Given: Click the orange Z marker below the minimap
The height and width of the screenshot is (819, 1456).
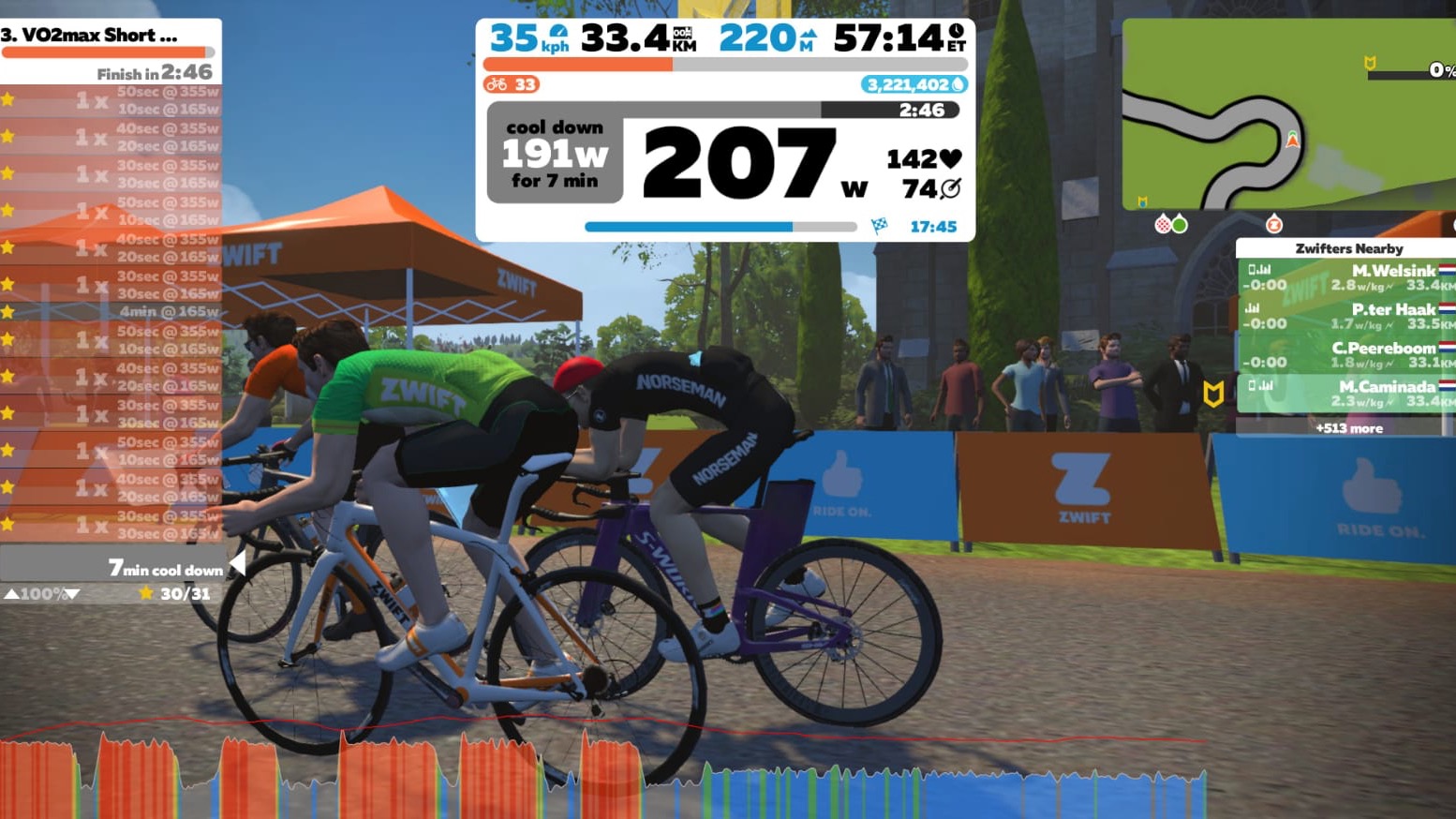Looking at the screenshot, I should [x=1273, y=224].
